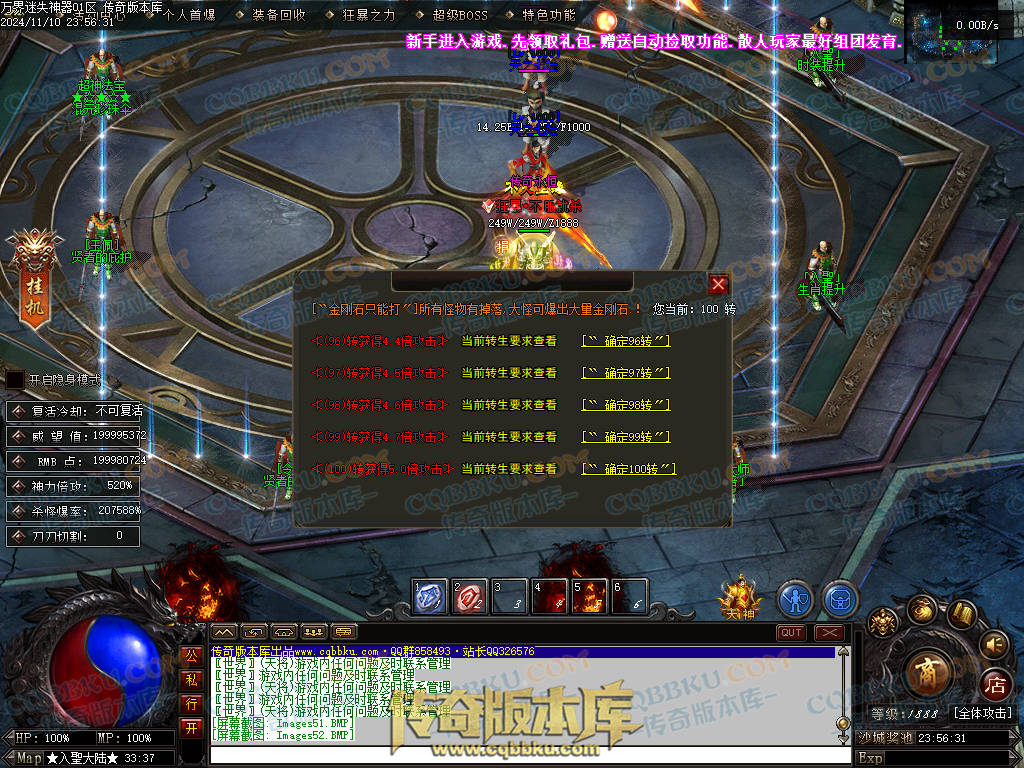Choose the 确定98转 link
The image size is (1024, 768).
click(625, 405)
